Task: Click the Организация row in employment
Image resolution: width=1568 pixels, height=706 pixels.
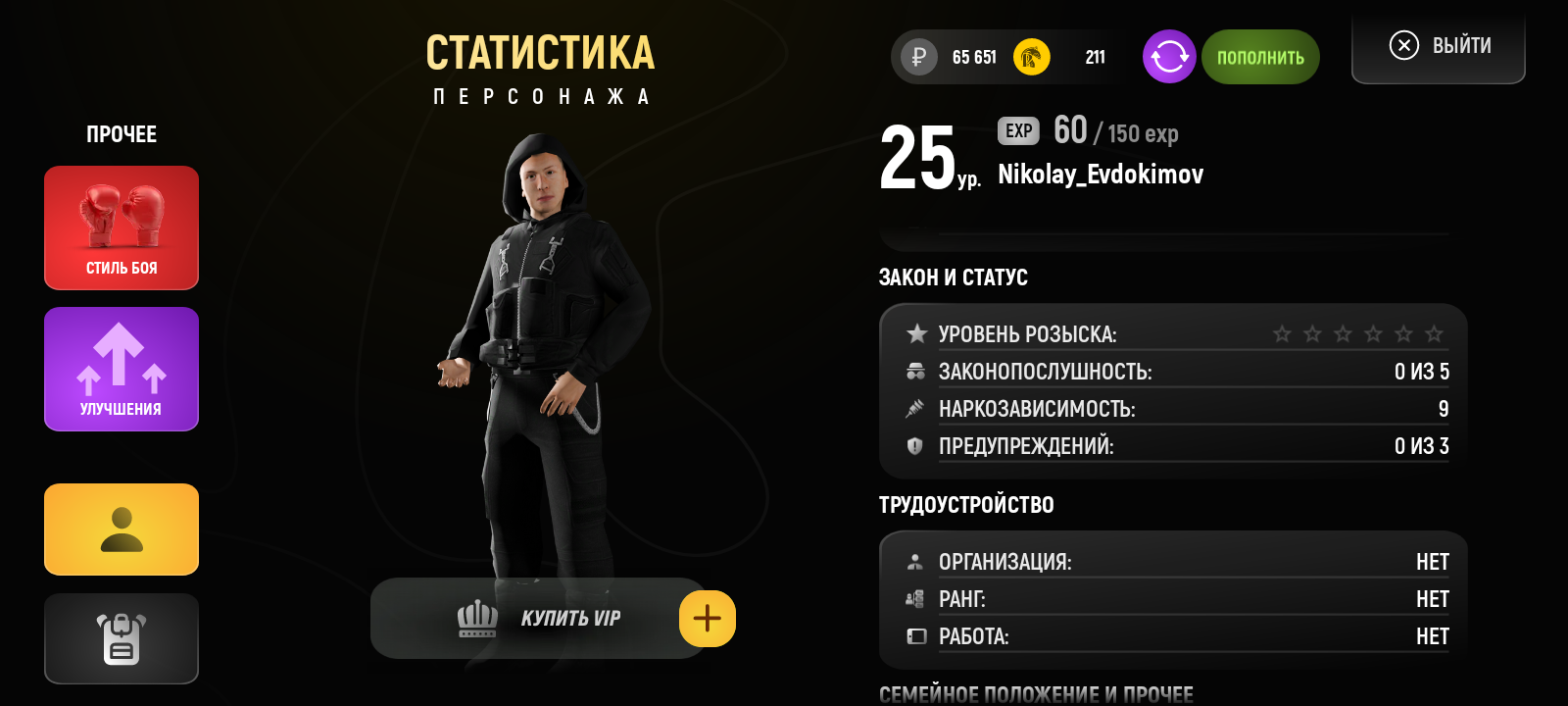Action: click(1176, 562)
